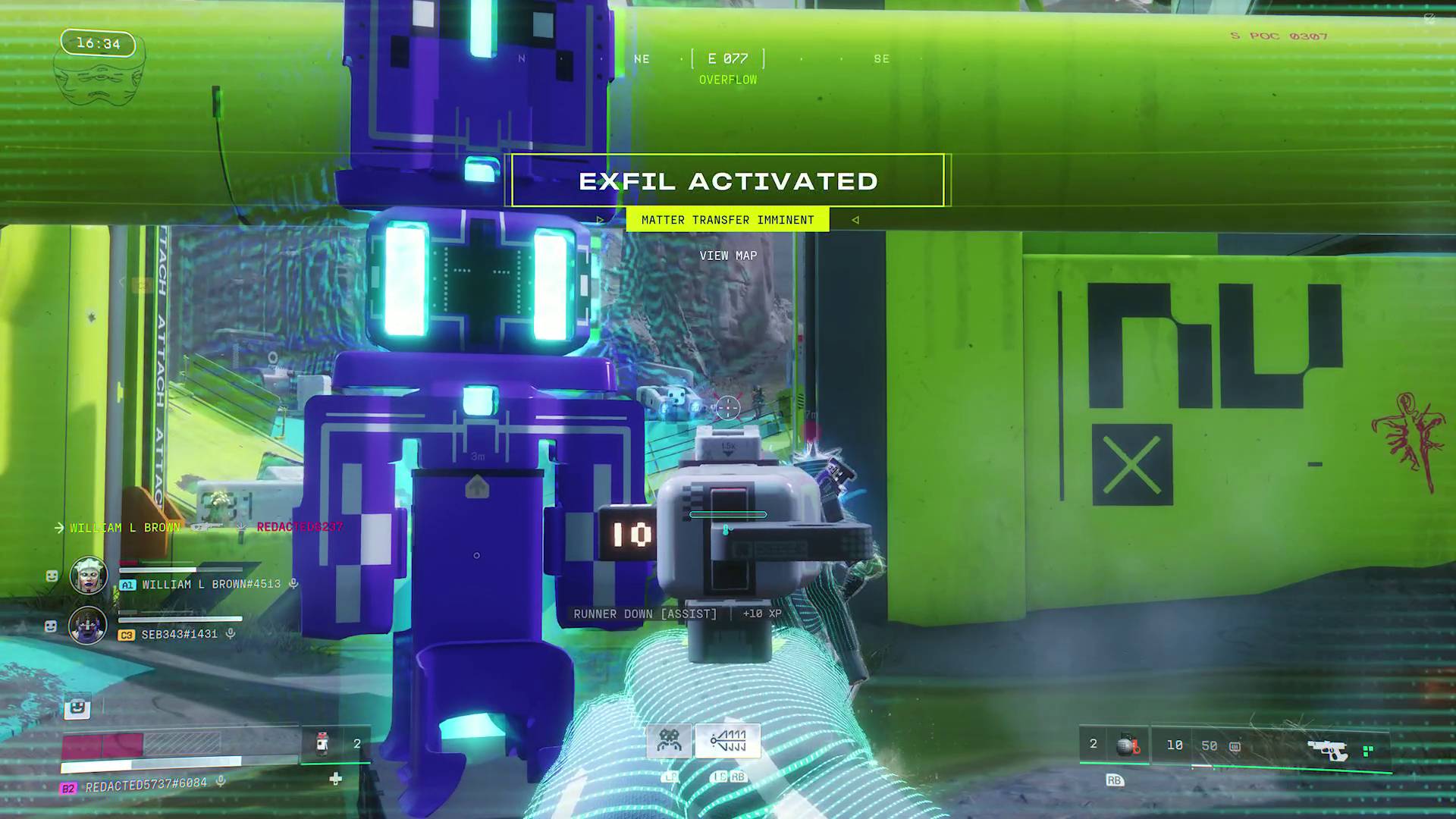1456x819 pixels.
Task: Click WILLIAM L BROWN's portrait avatar
Action: click(89, 575)
